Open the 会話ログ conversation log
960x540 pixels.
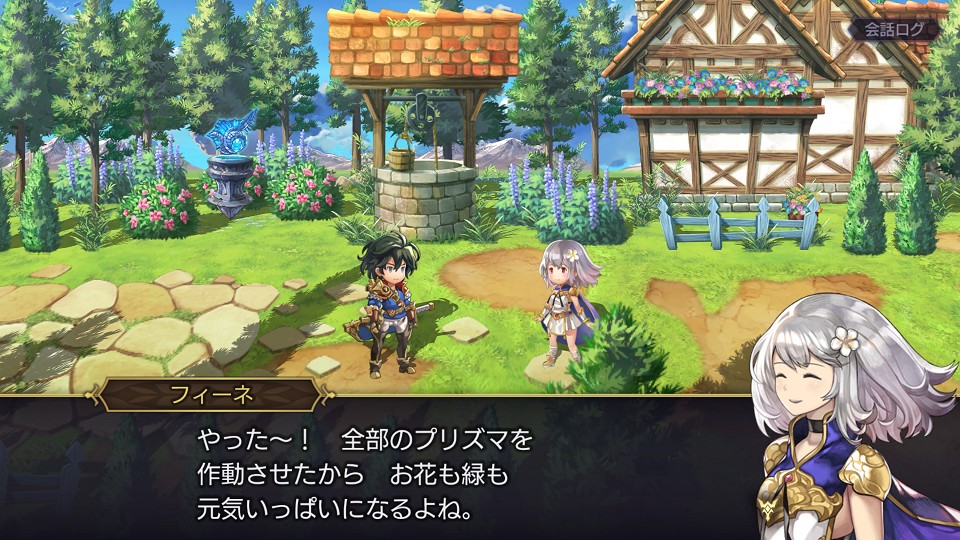(895, 29)
